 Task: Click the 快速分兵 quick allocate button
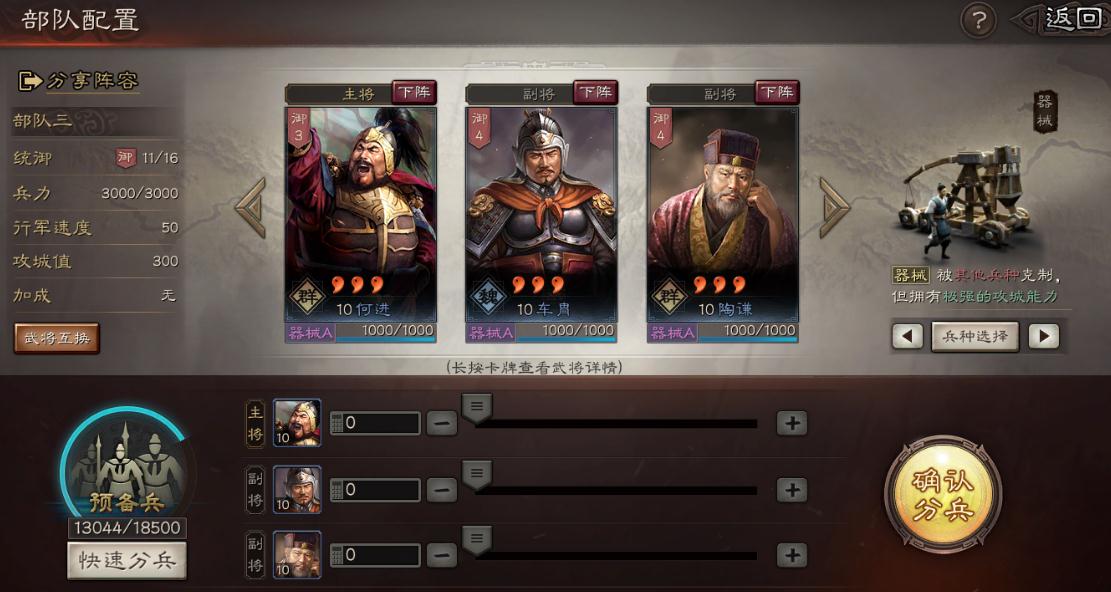coord(127,561)
